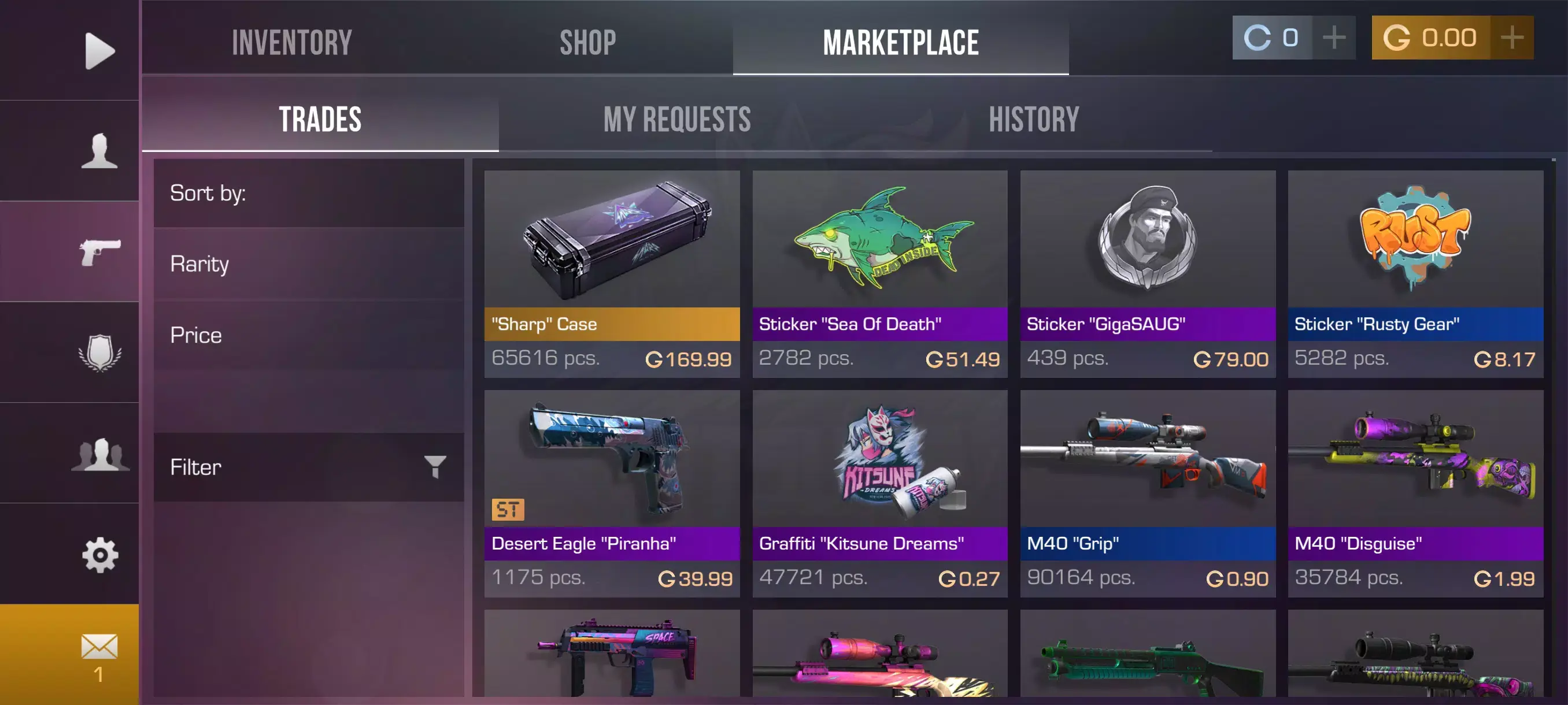Toggle the StatTrak ST badge on Desert Eagle
The image size is (1568, 705).
[x=508, y=511]
